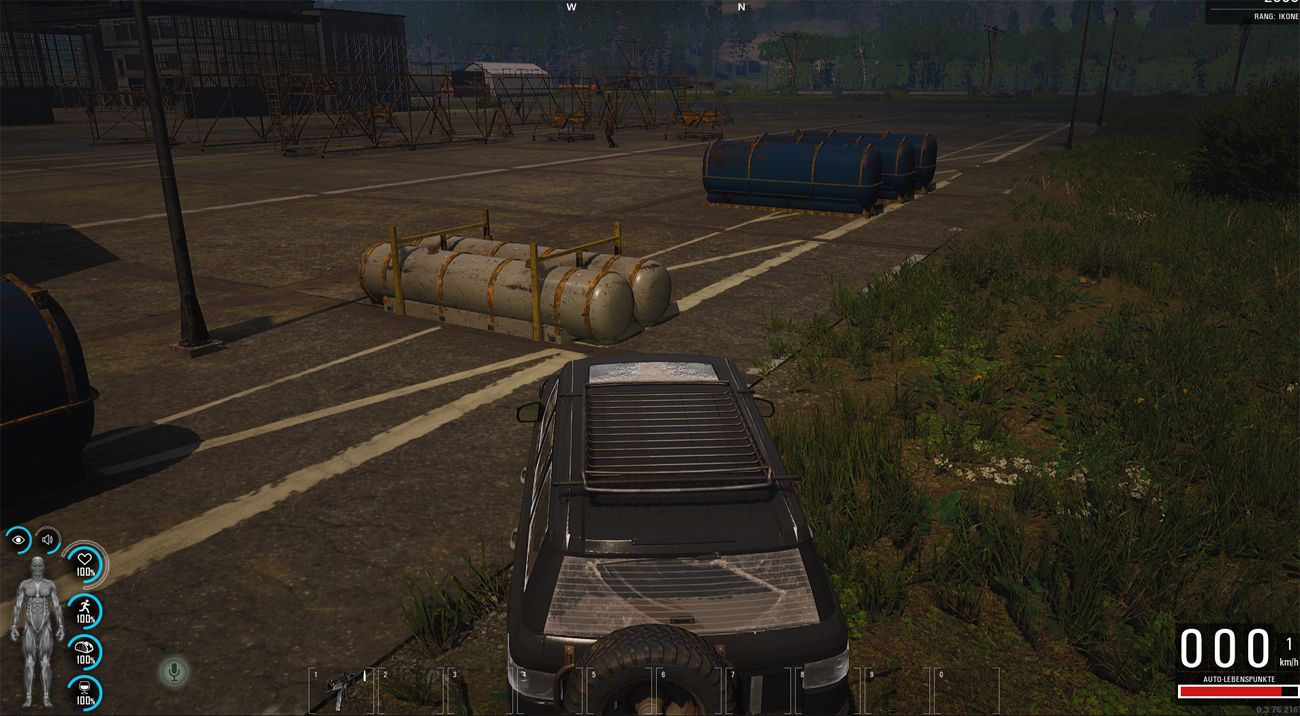Select the running stamina status icon
This screenshot has height=716, width=1300.
(85, 610)
